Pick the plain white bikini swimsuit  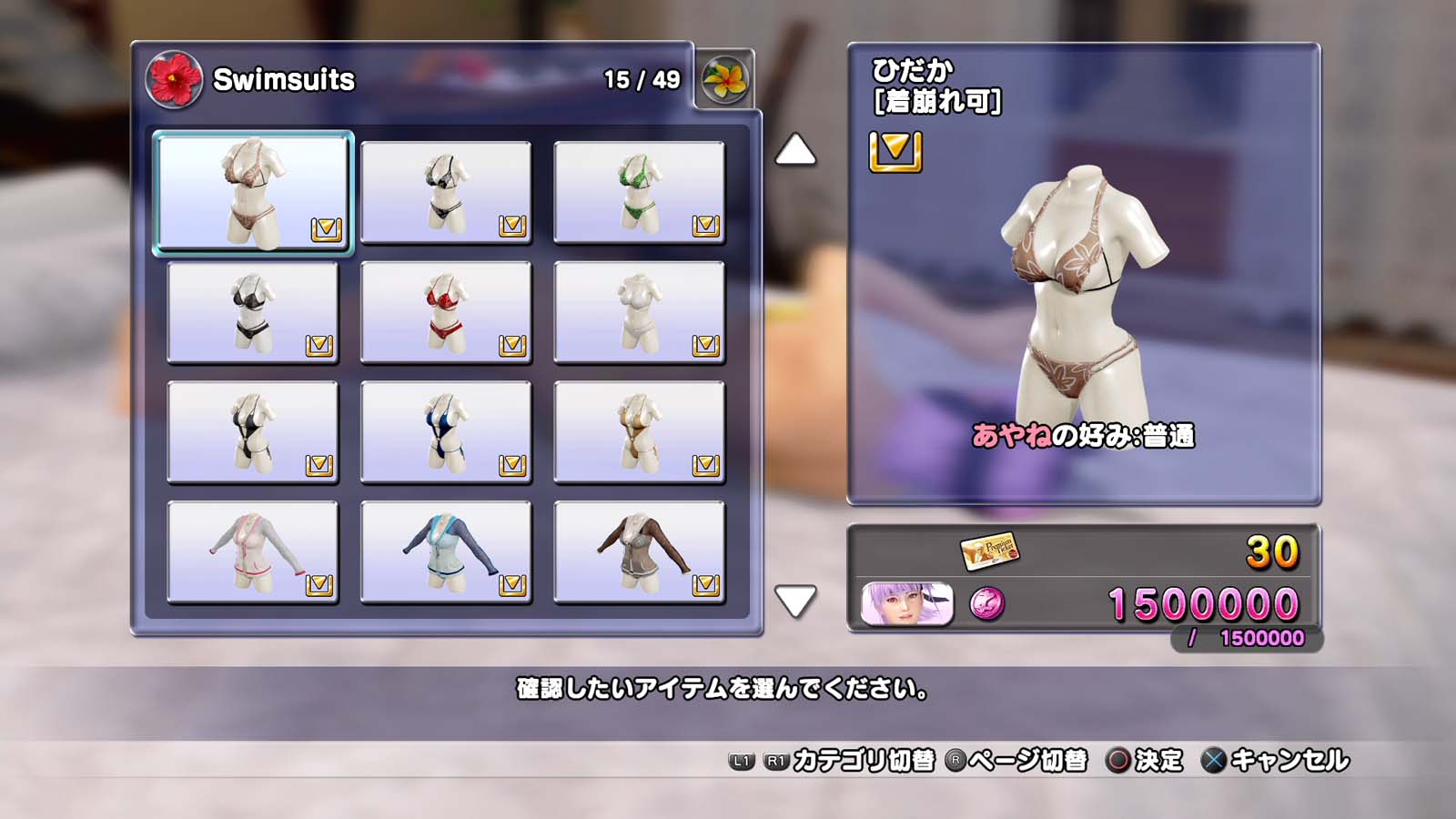pos(639,312)
